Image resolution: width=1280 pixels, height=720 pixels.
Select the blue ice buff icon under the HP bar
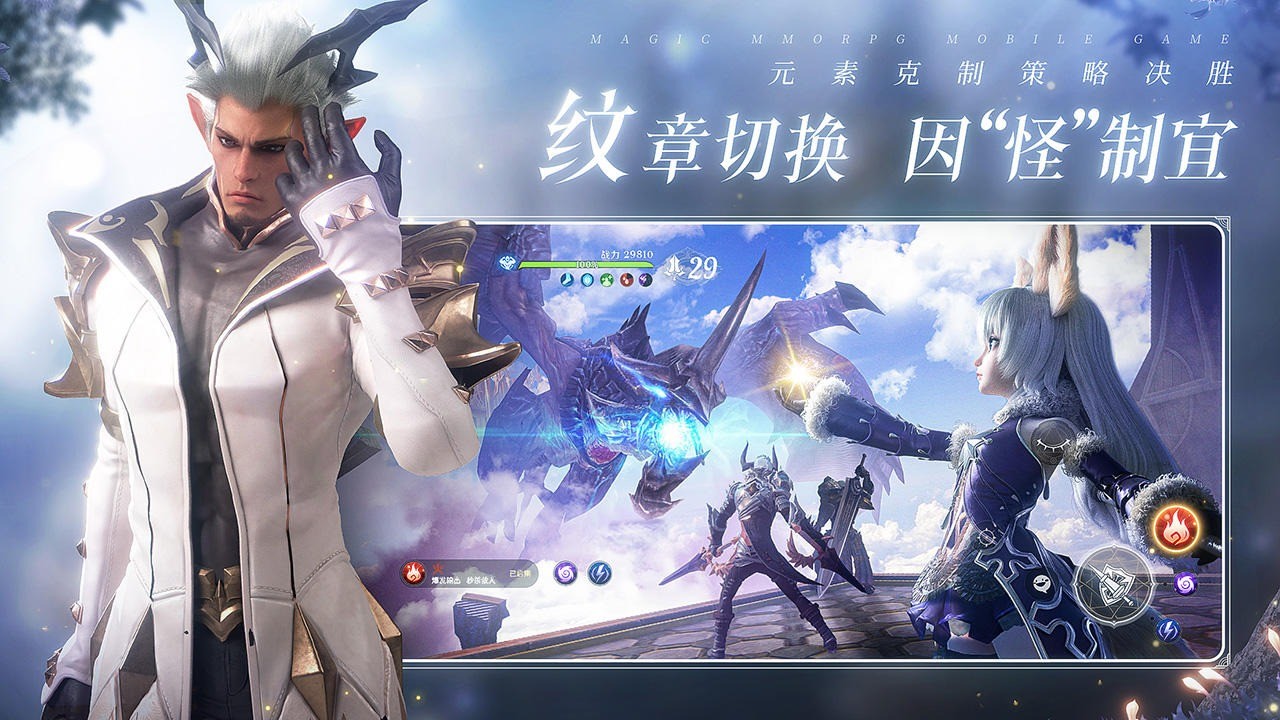pyautogui.click(x=566, y=280)
